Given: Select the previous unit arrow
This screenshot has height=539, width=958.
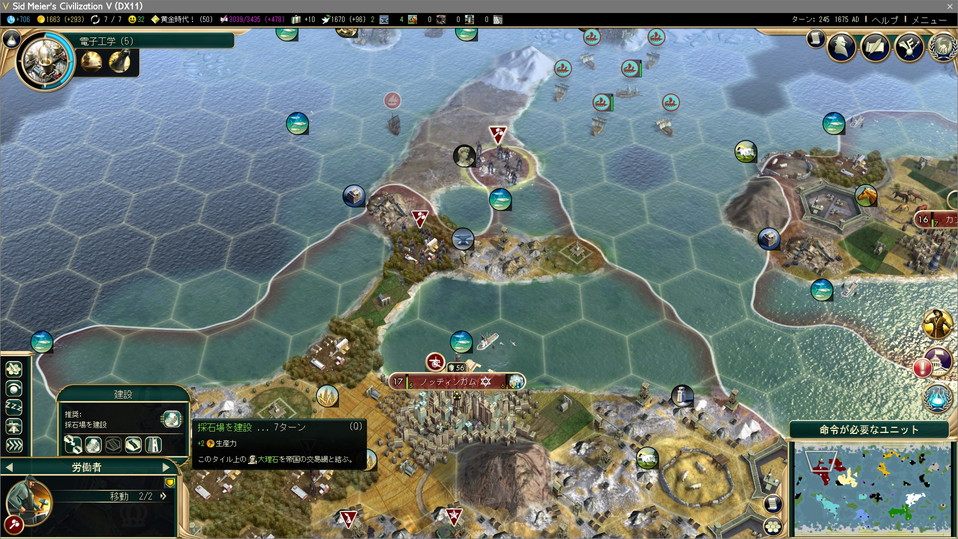Looking at the screenshot, I should [9, 467].
